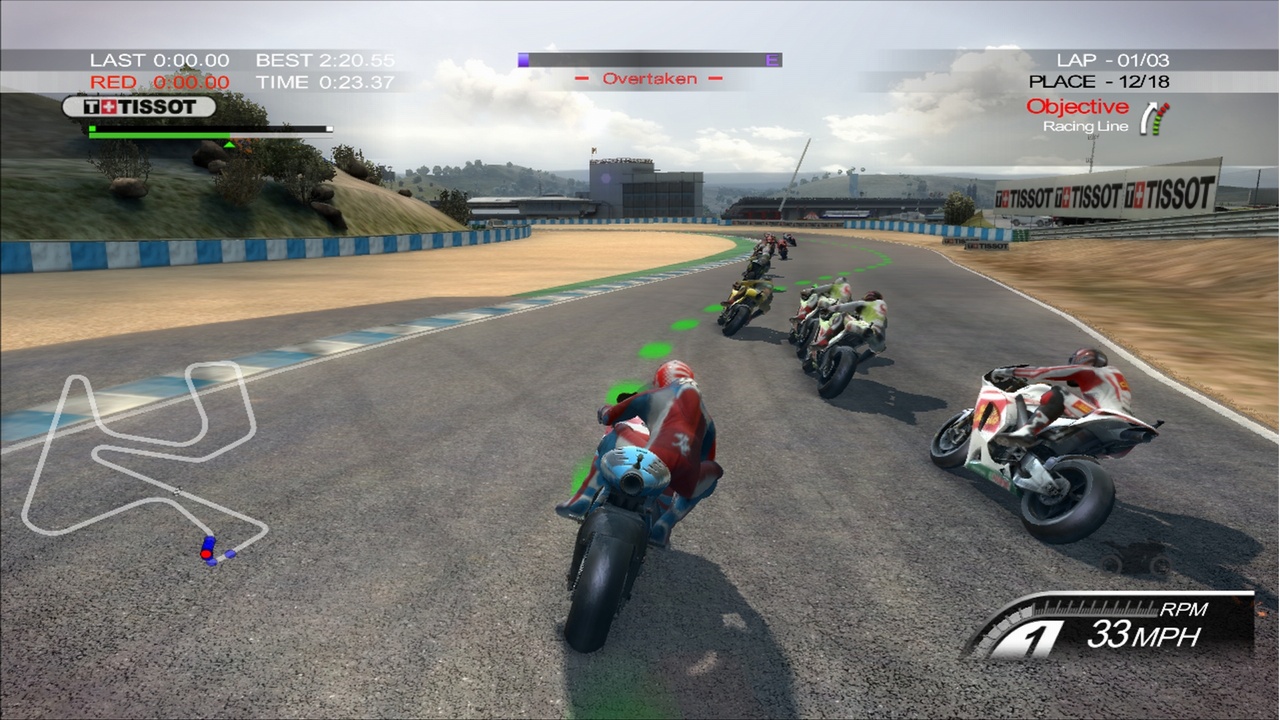Select the Racing Line objective corner icon
1280x720 pixels.
1151,118
